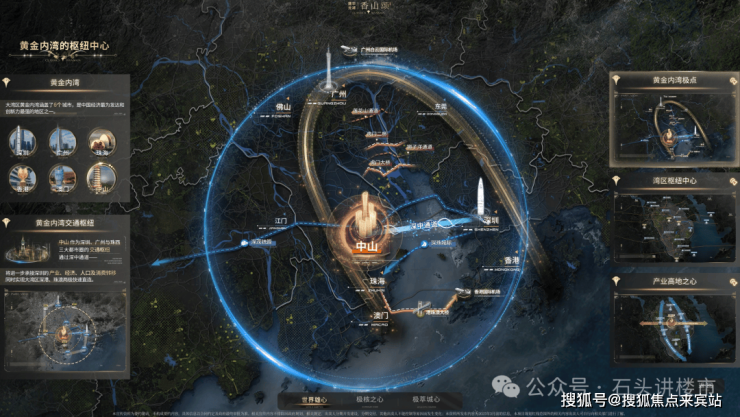Expand the 黄金内湾 panel header
This screenshot has height=417, width=740.
pyautogui.click(x=64, y=82)
